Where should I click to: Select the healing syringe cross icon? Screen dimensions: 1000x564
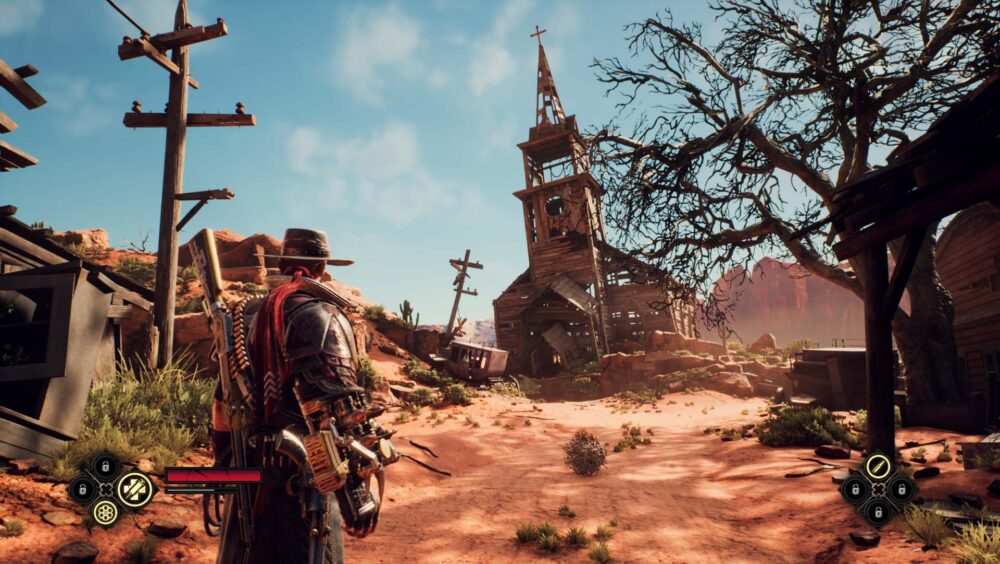pyautogui.click(x=134, y=489)
